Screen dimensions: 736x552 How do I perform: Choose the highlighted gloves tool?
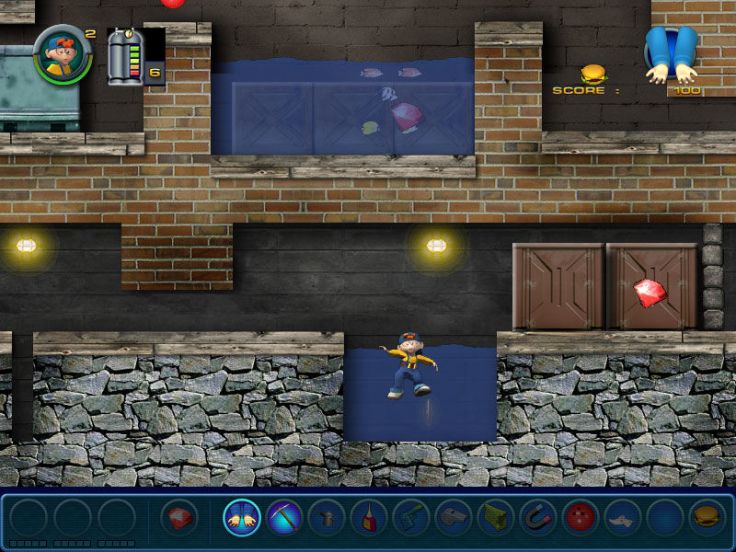[242, 517]
